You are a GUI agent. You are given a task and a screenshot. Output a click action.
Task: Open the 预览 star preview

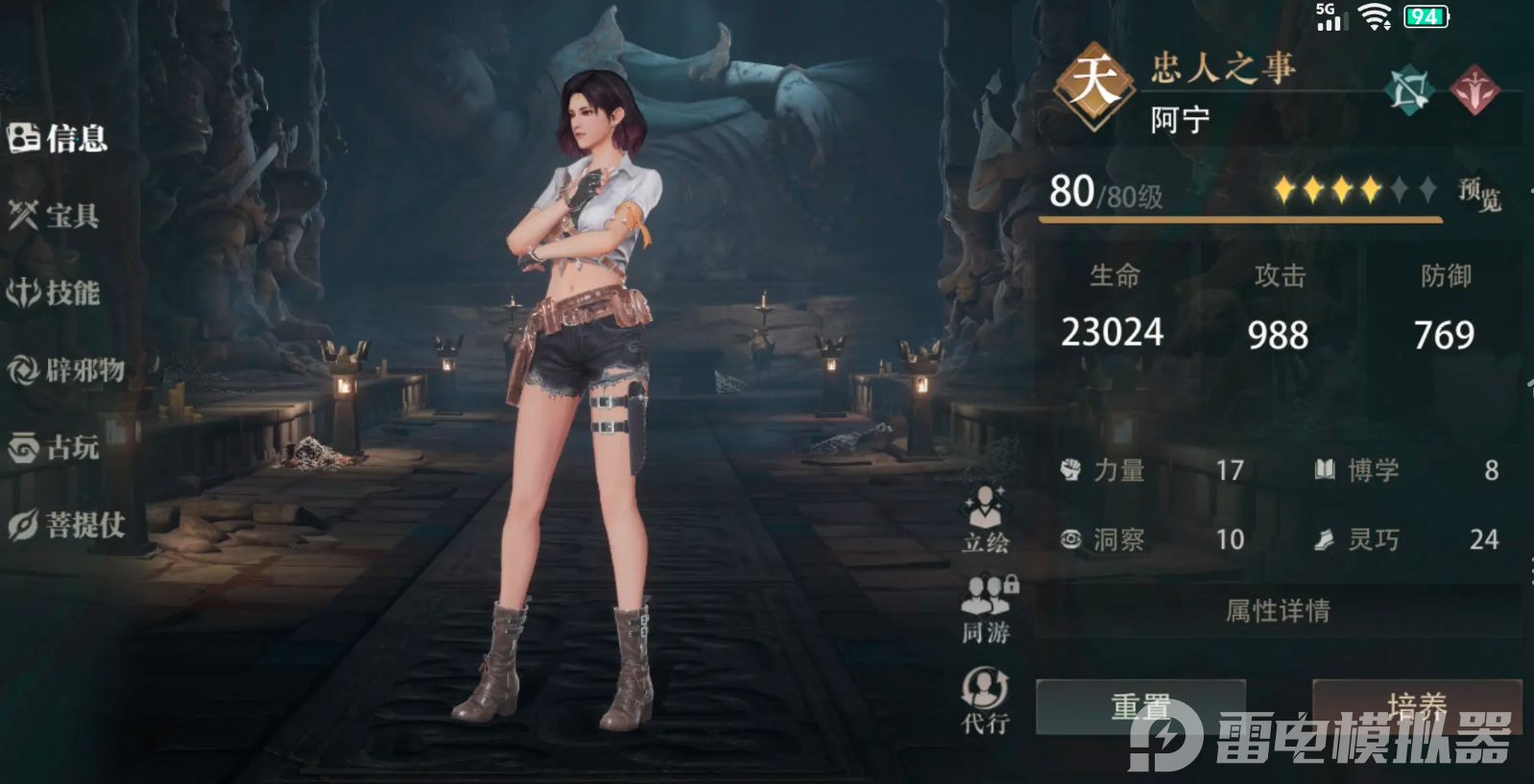1479,193
